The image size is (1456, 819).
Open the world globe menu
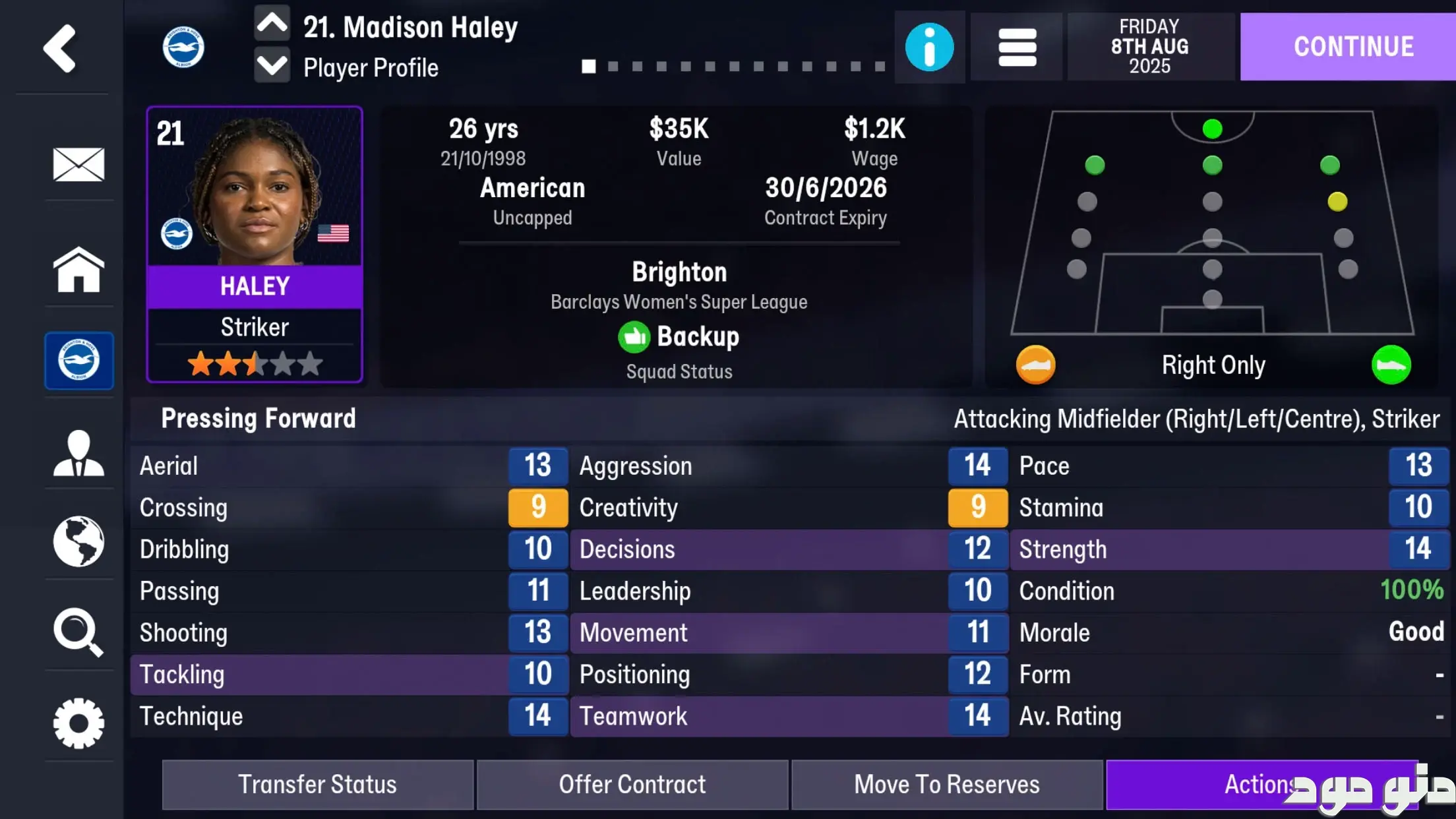78,541
